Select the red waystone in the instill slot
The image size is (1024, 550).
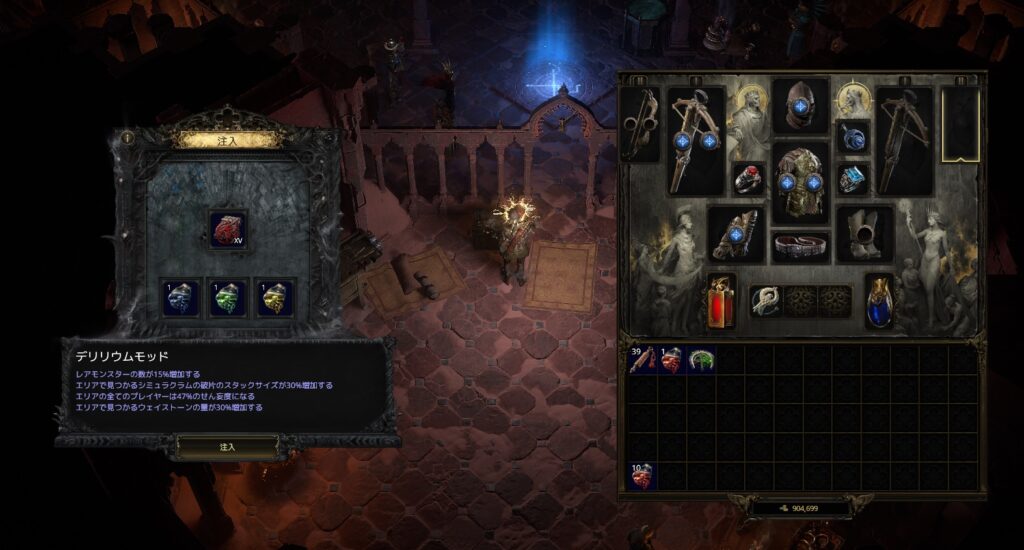(228, 231)
